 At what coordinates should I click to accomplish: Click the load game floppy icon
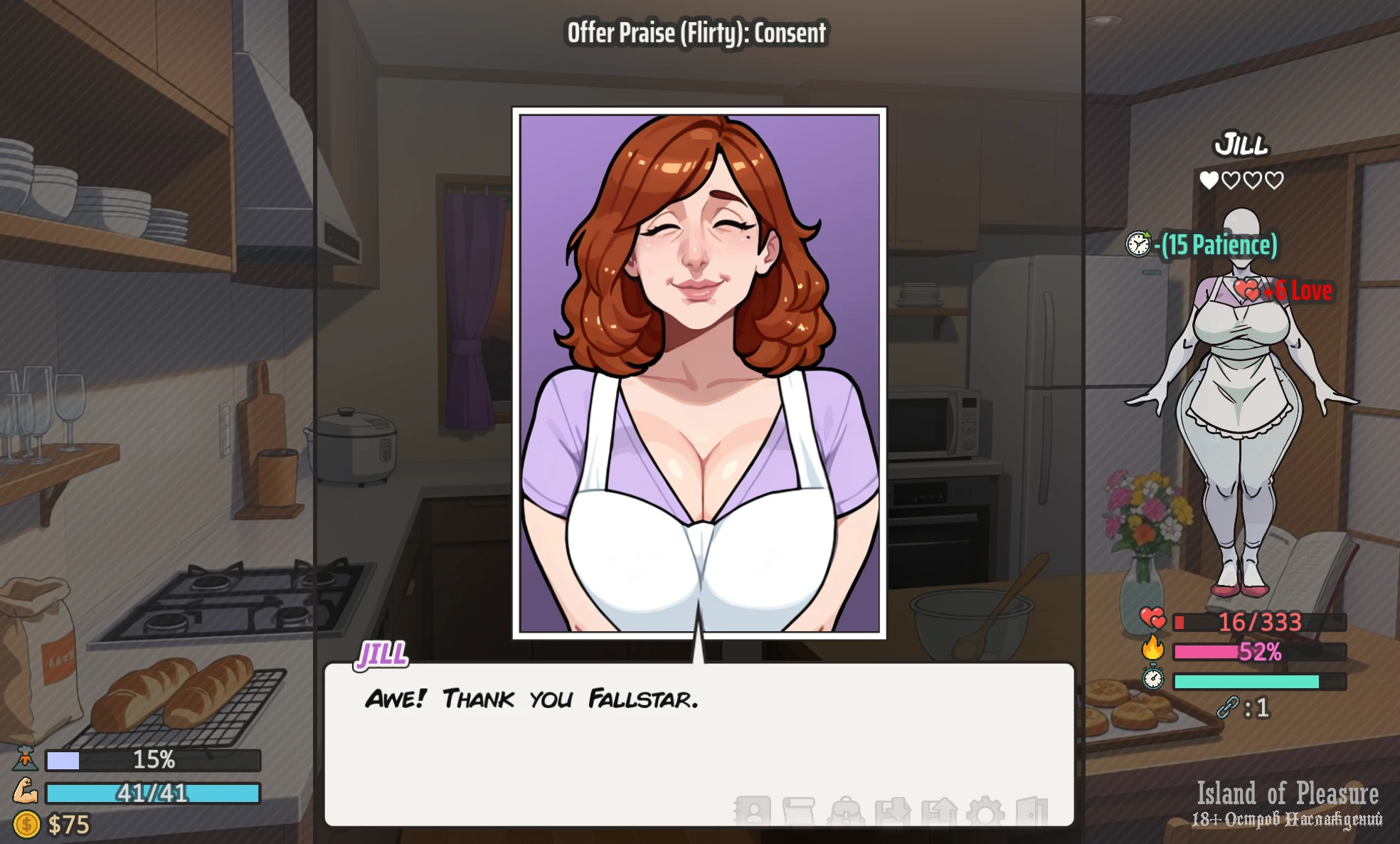[939, 811]
